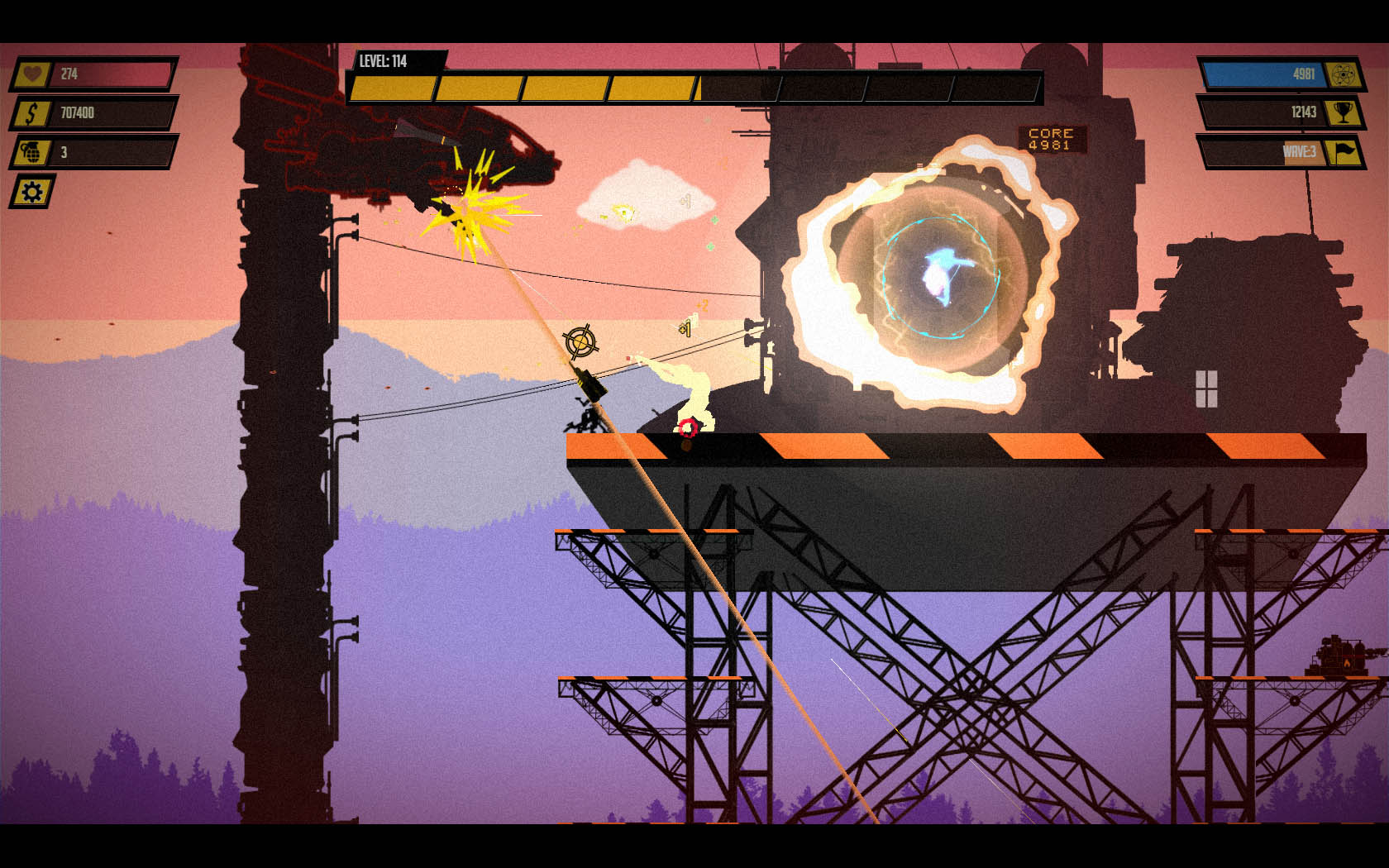
Task: Click the red target marker on the walkway
Action: click(689, 428)
